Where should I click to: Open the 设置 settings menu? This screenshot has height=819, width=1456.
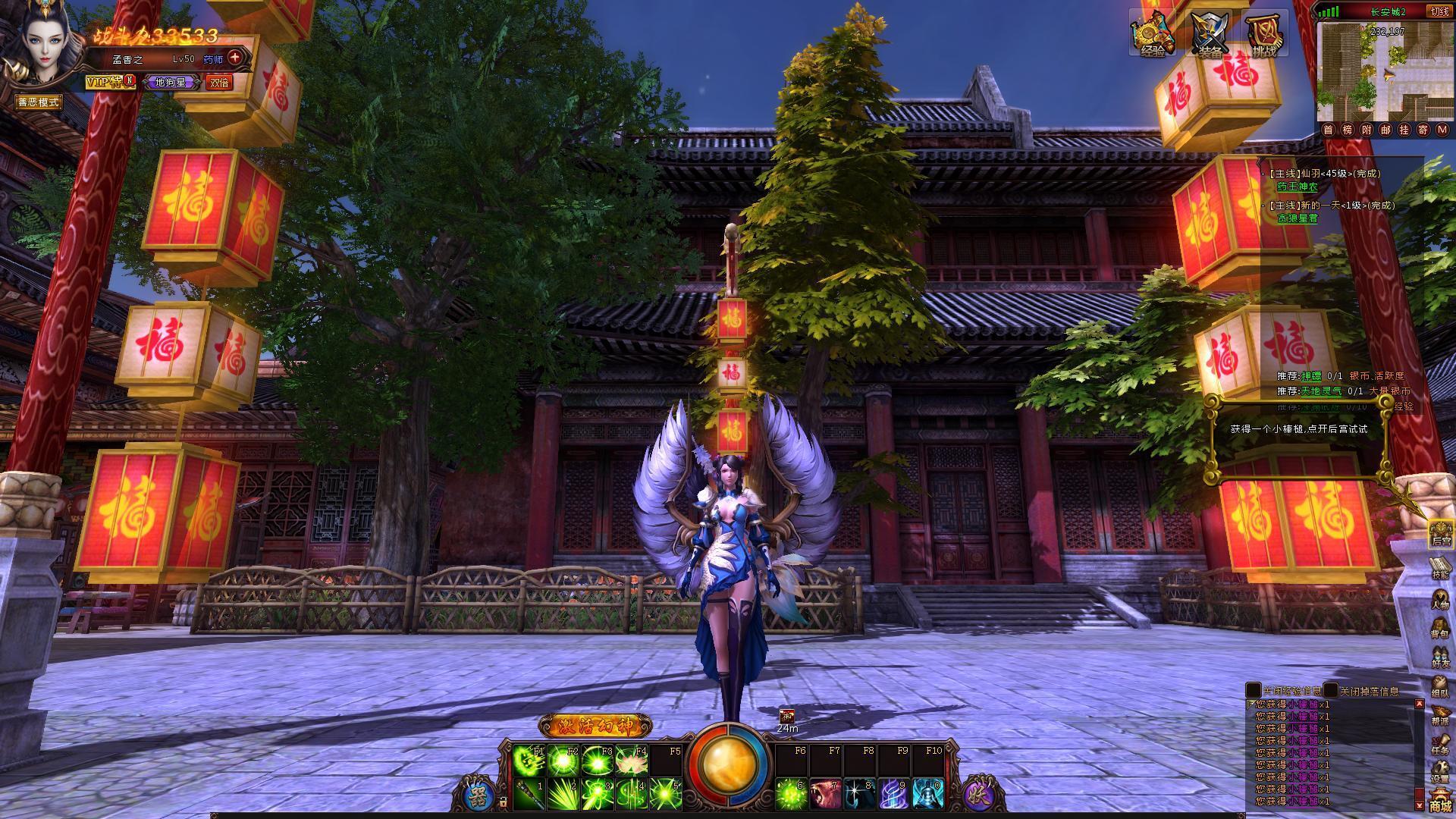1440,773
